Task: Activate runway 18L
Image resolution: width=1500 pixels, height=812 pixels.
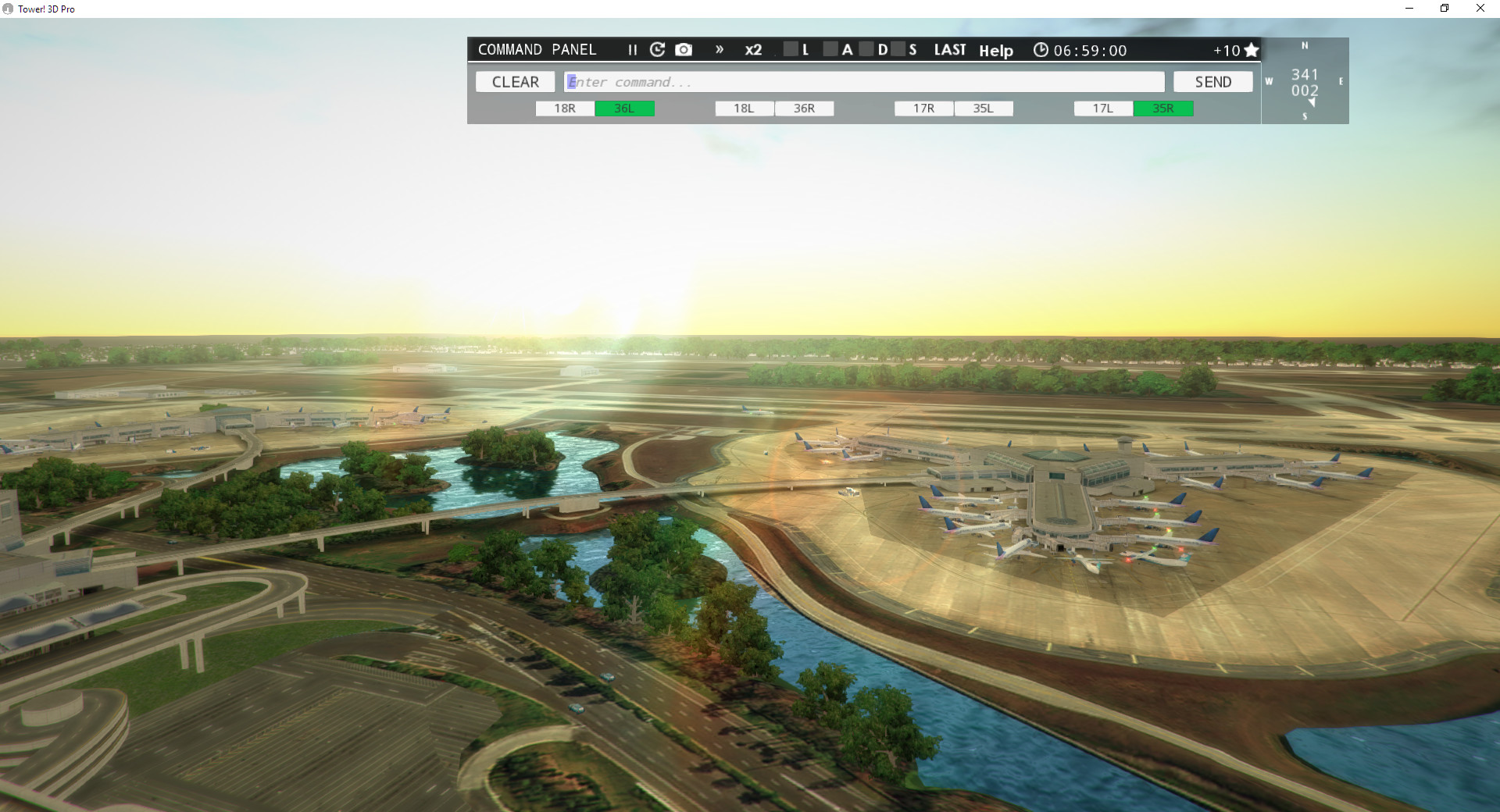Action: pyautogui.click(x=743, y=109)
